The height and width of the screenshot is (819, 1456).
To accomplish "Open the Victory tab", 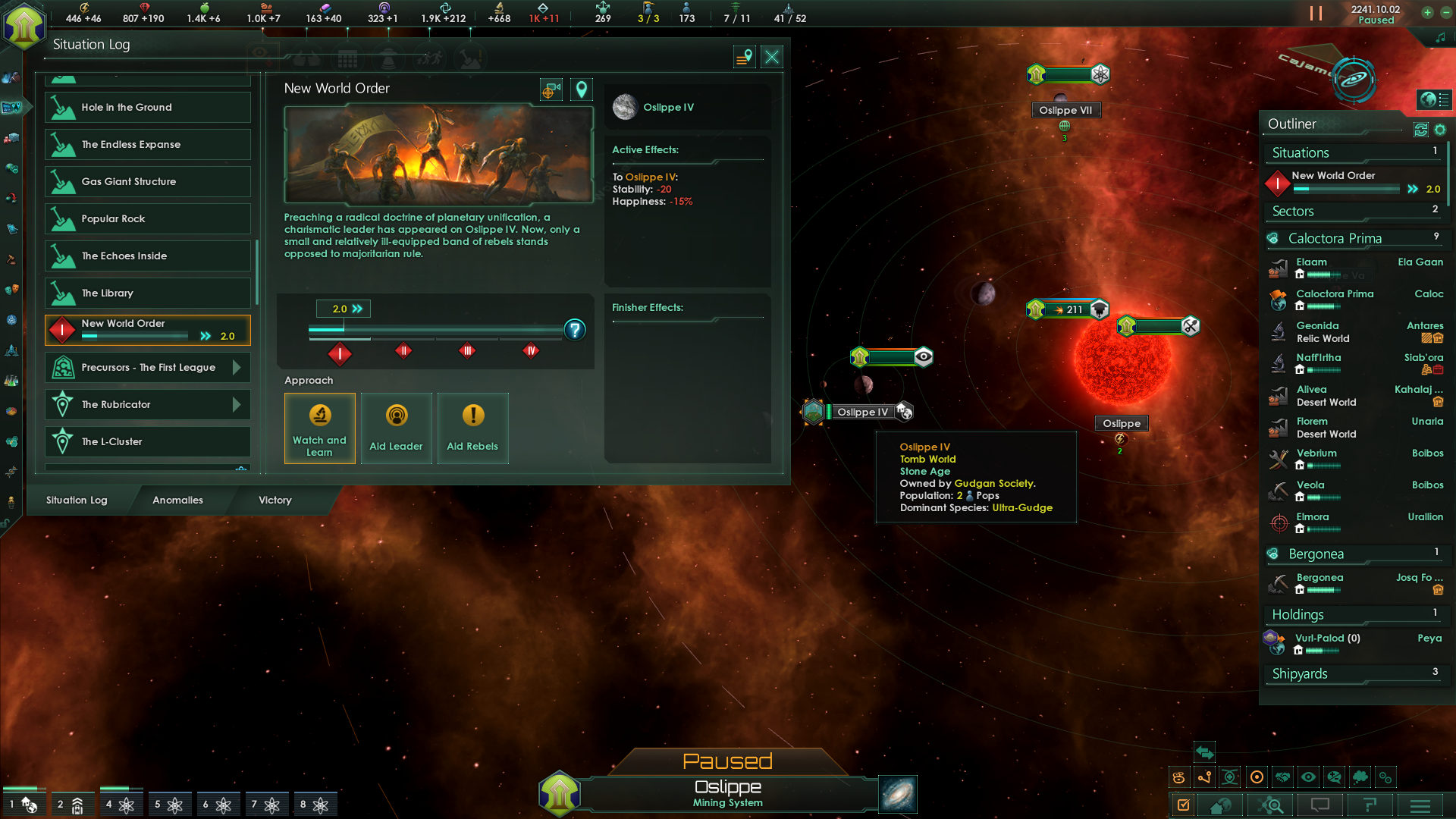I will (274, 500).
